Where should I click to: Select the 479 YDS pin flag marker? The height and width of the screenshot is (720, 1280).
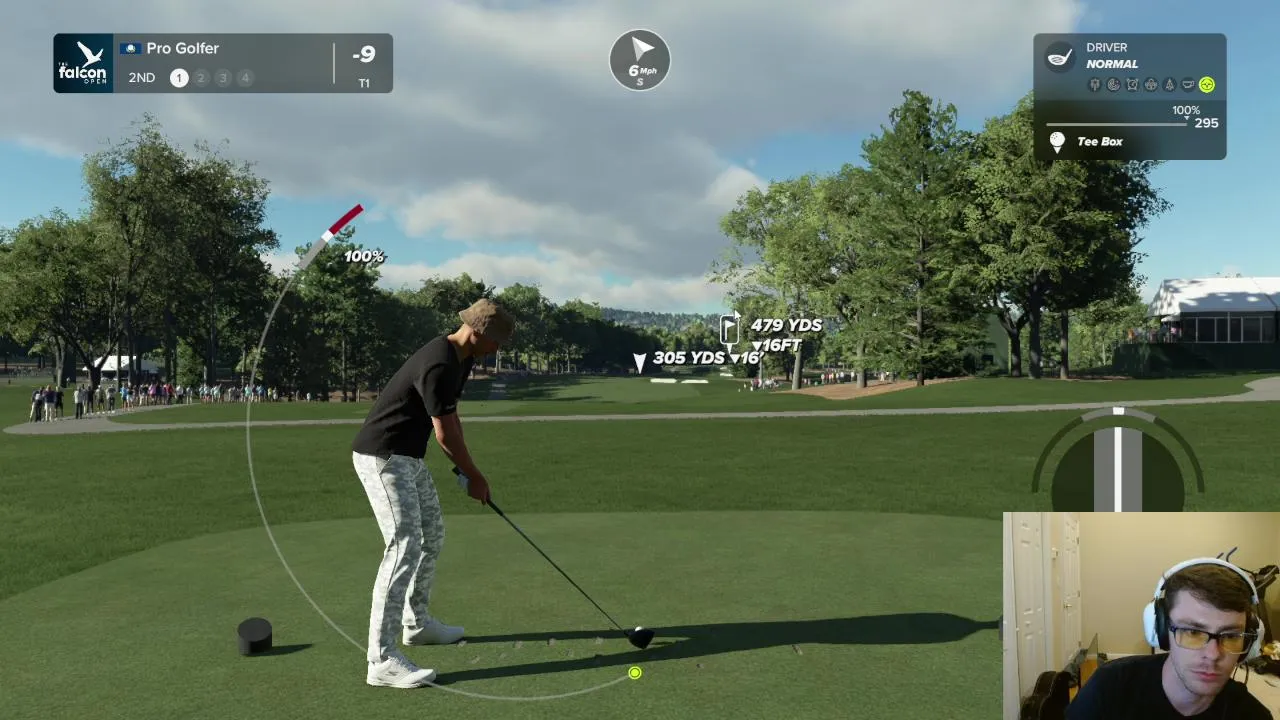pos(730,328)
